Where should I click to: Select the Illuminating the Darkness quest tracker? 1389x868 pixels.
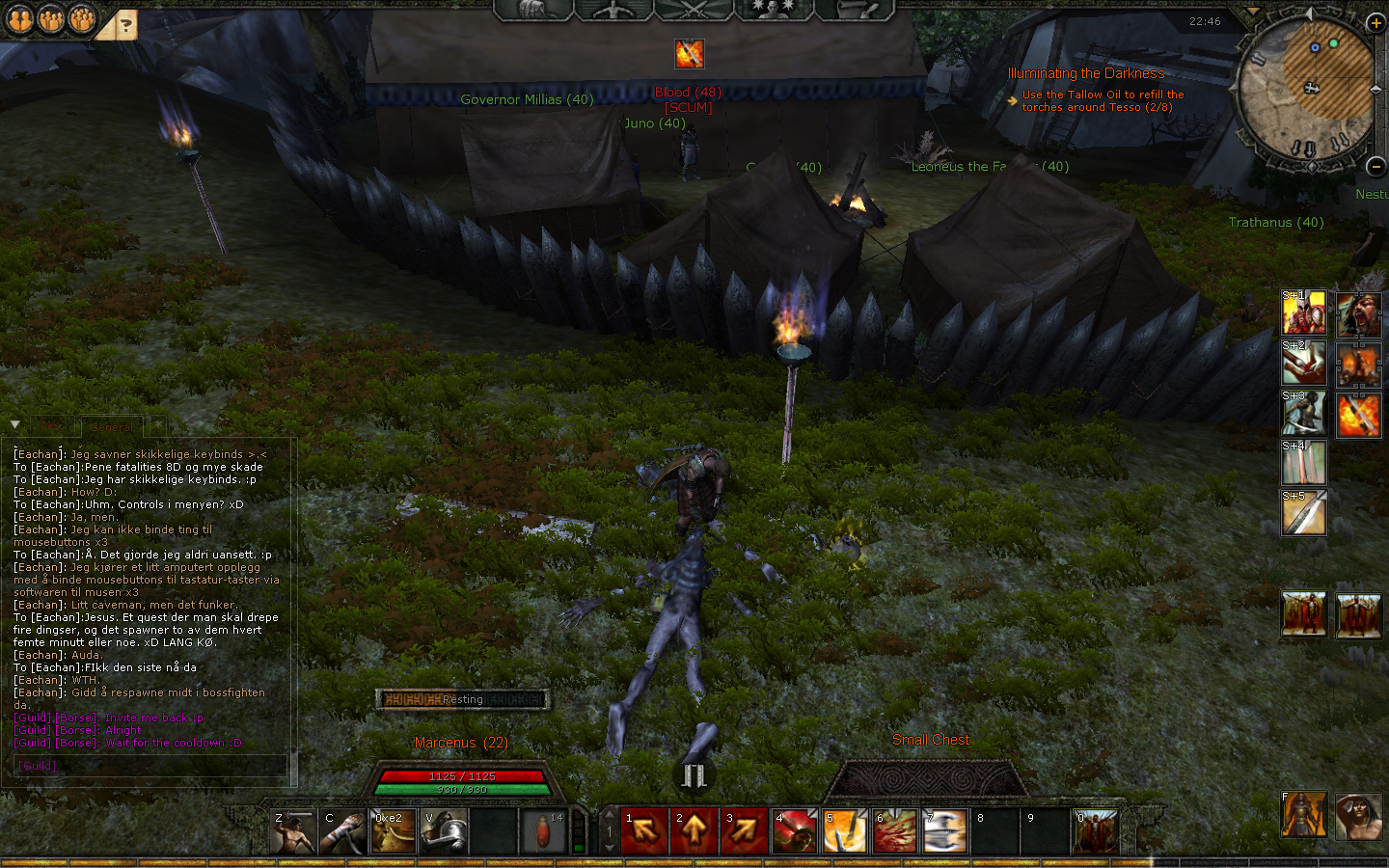1085,73
